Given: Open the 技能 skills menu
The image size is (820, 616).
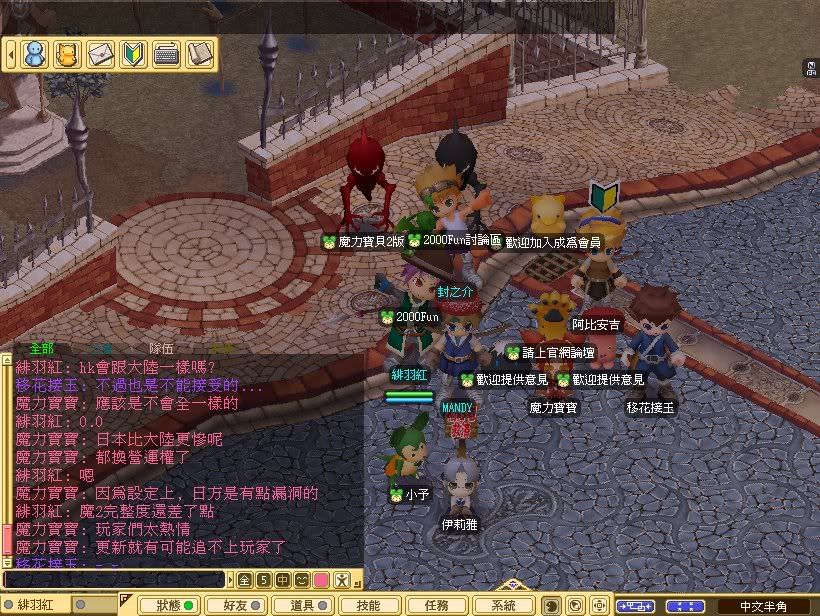Looking at the screenshot, I should (368, 605).
